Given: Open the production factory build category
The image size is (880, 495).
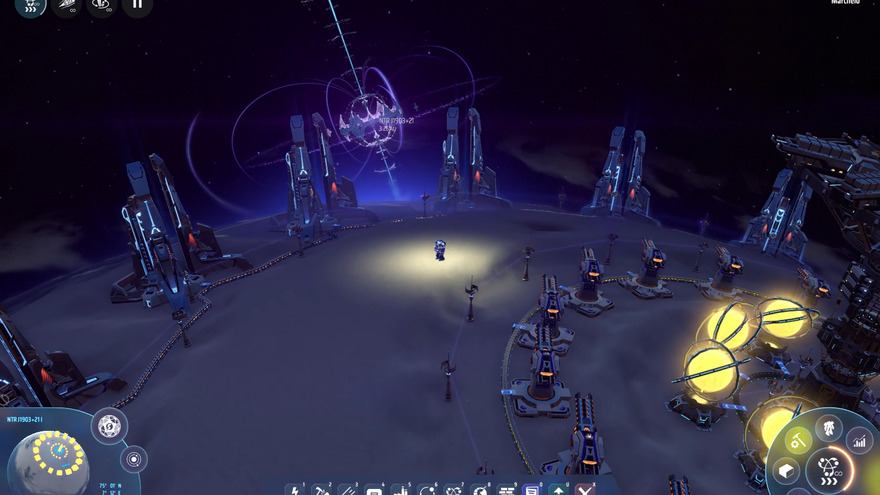Looking at the screenshot, I should coord(400,490).
